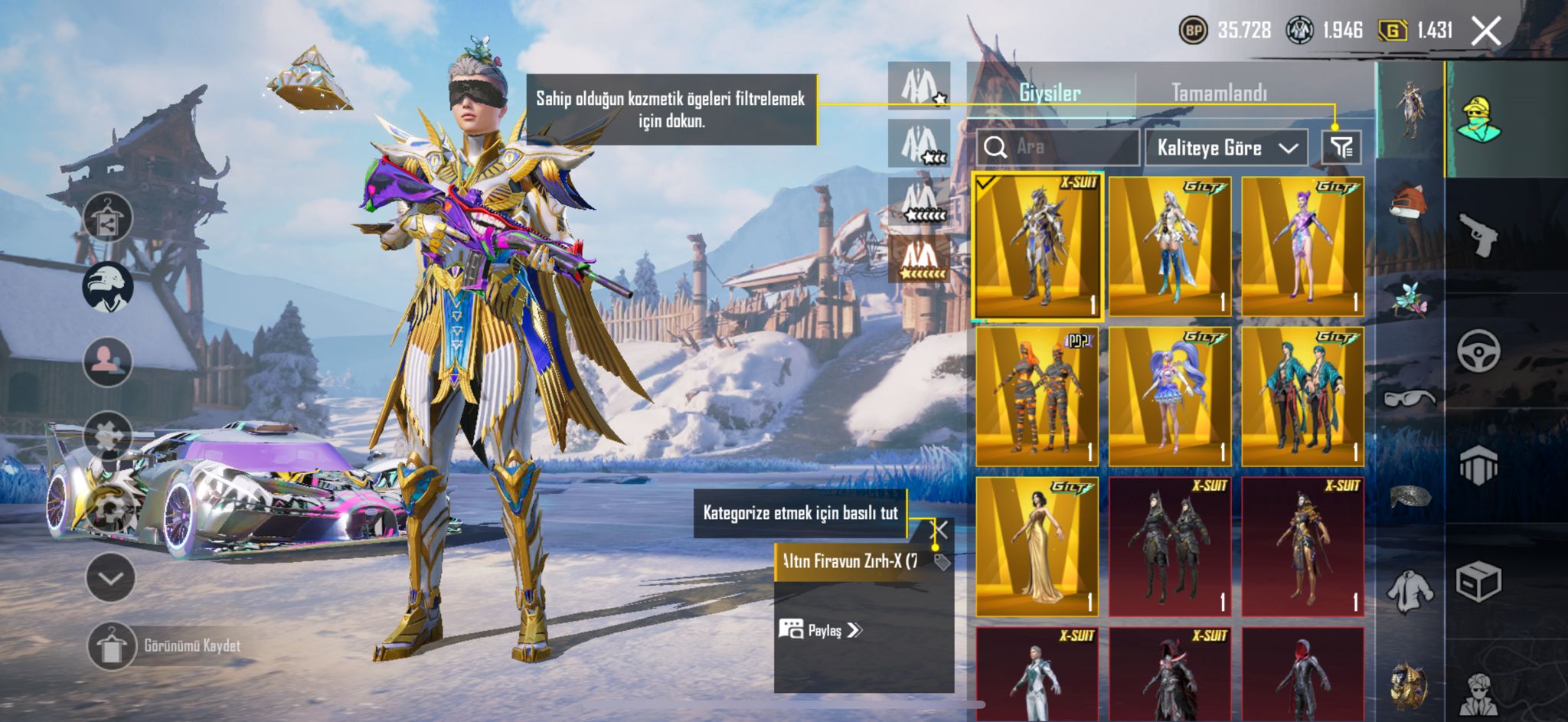Close the wardrobe with the top X
The image size is (1568, 722).
click(x=1486, y=31)
